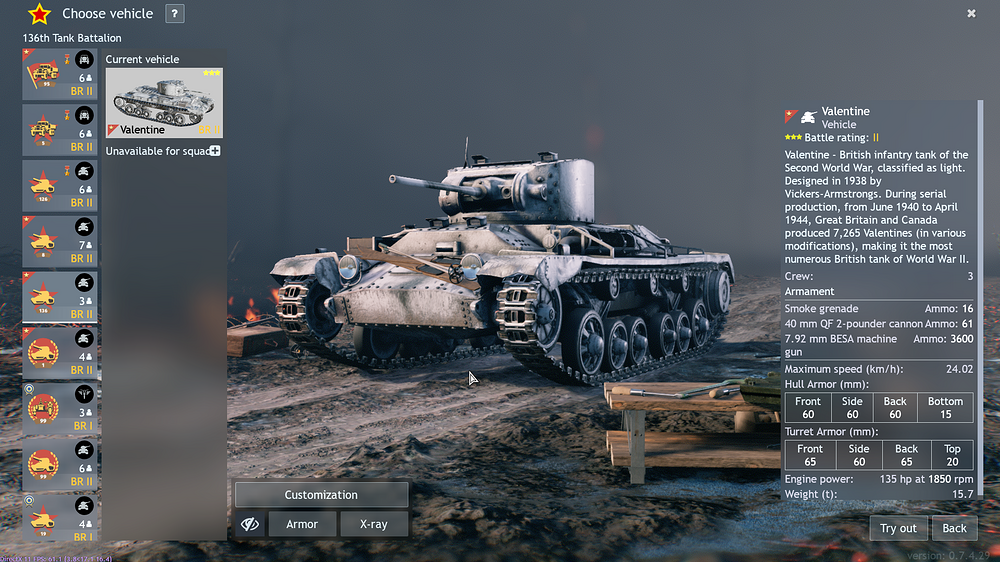
Task: Show the Armor view
Action: 302,524
